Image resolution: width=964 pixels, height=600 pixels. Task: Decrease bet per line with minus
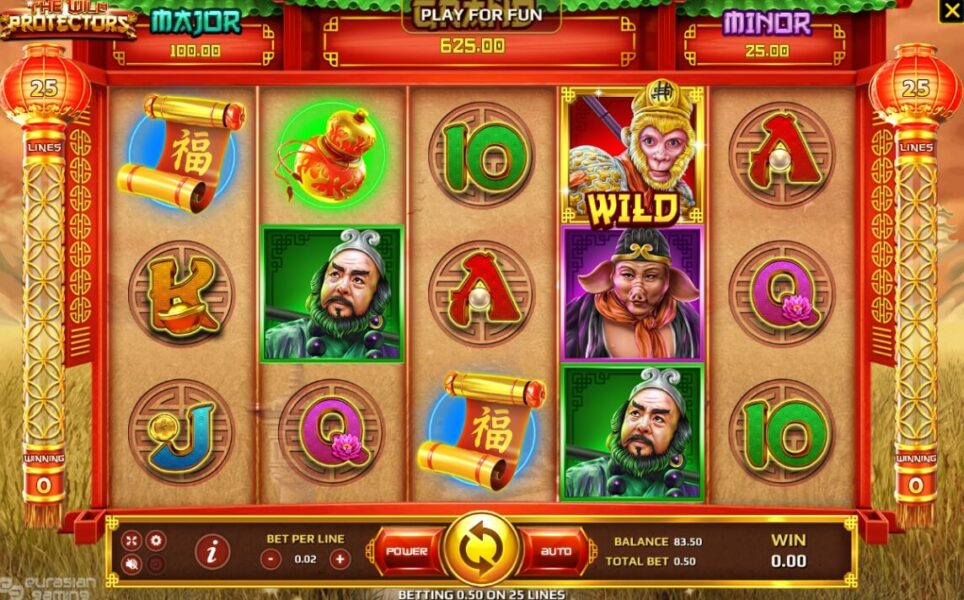coord(271,560)
